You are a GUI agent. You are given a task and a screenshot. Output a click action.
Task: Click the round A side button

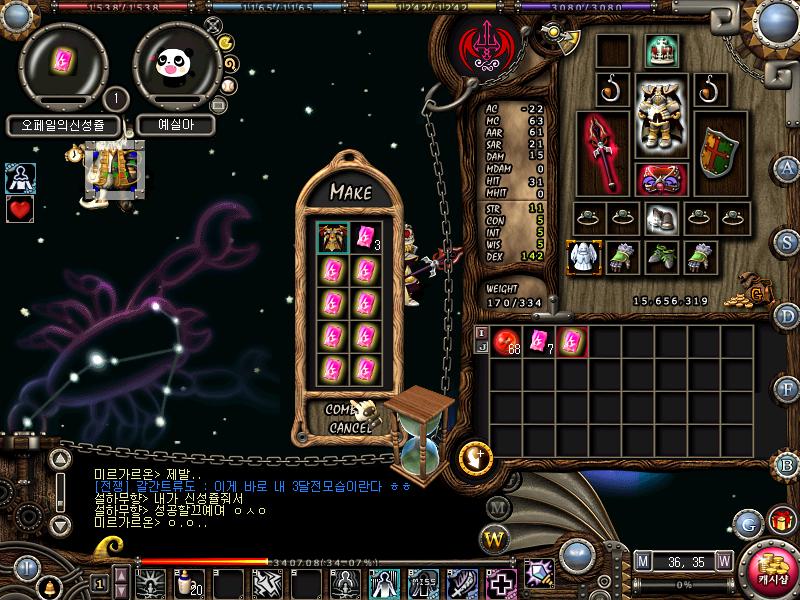point(788,167)
